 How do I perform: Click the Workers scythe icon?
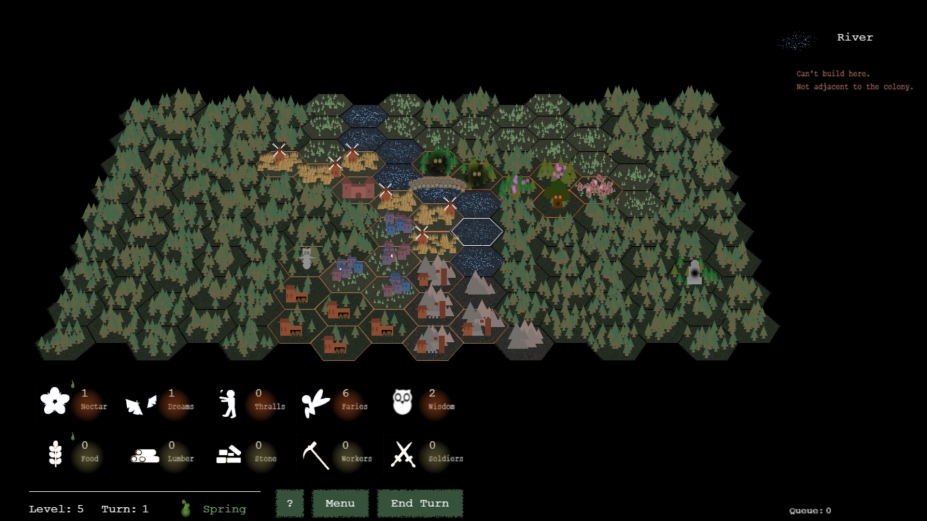(x=316, y=455)
